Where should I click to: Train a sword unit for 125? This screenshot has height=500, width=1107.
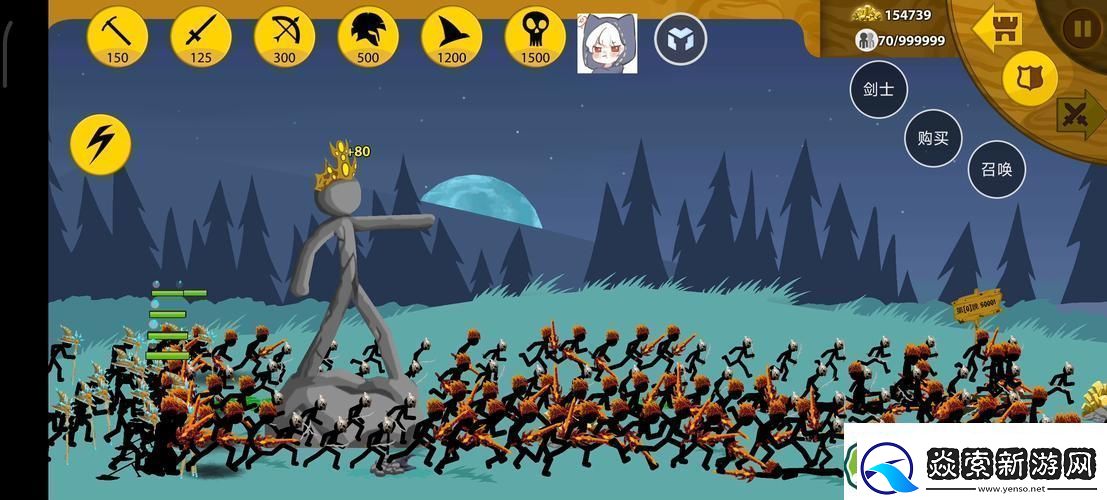coord(201,36)
